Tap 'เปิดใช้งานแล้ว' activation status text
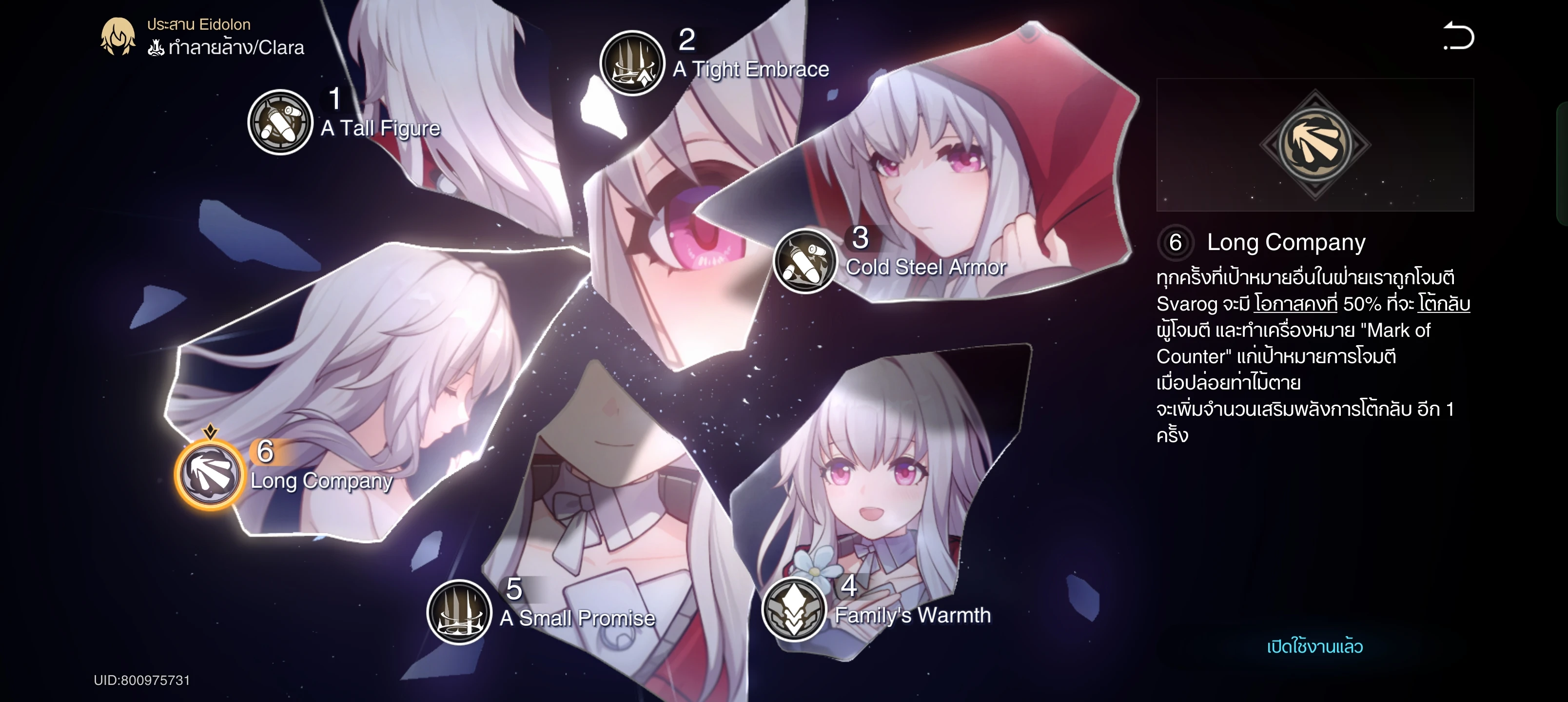1568x702 pixels. [x=1315, y=646]
